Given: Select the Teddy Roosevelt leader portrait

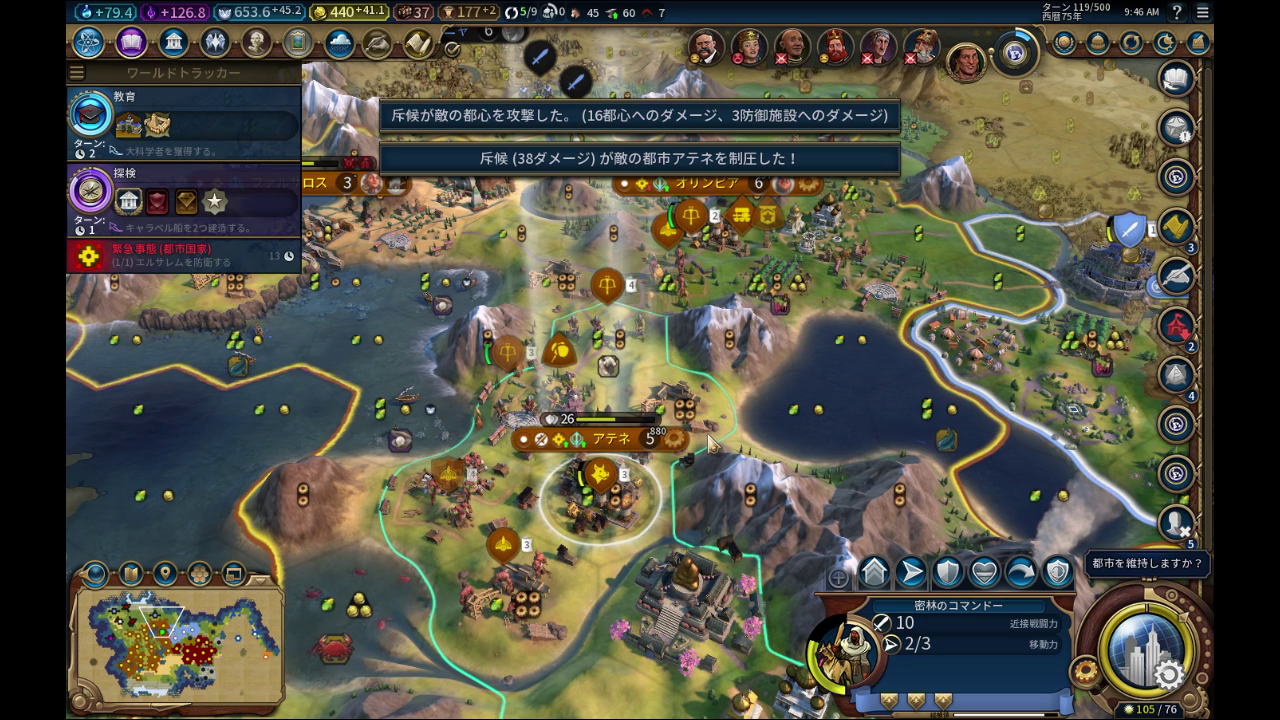Looking at the screenshot, I should pyautogui.click(x=705, y=45).
